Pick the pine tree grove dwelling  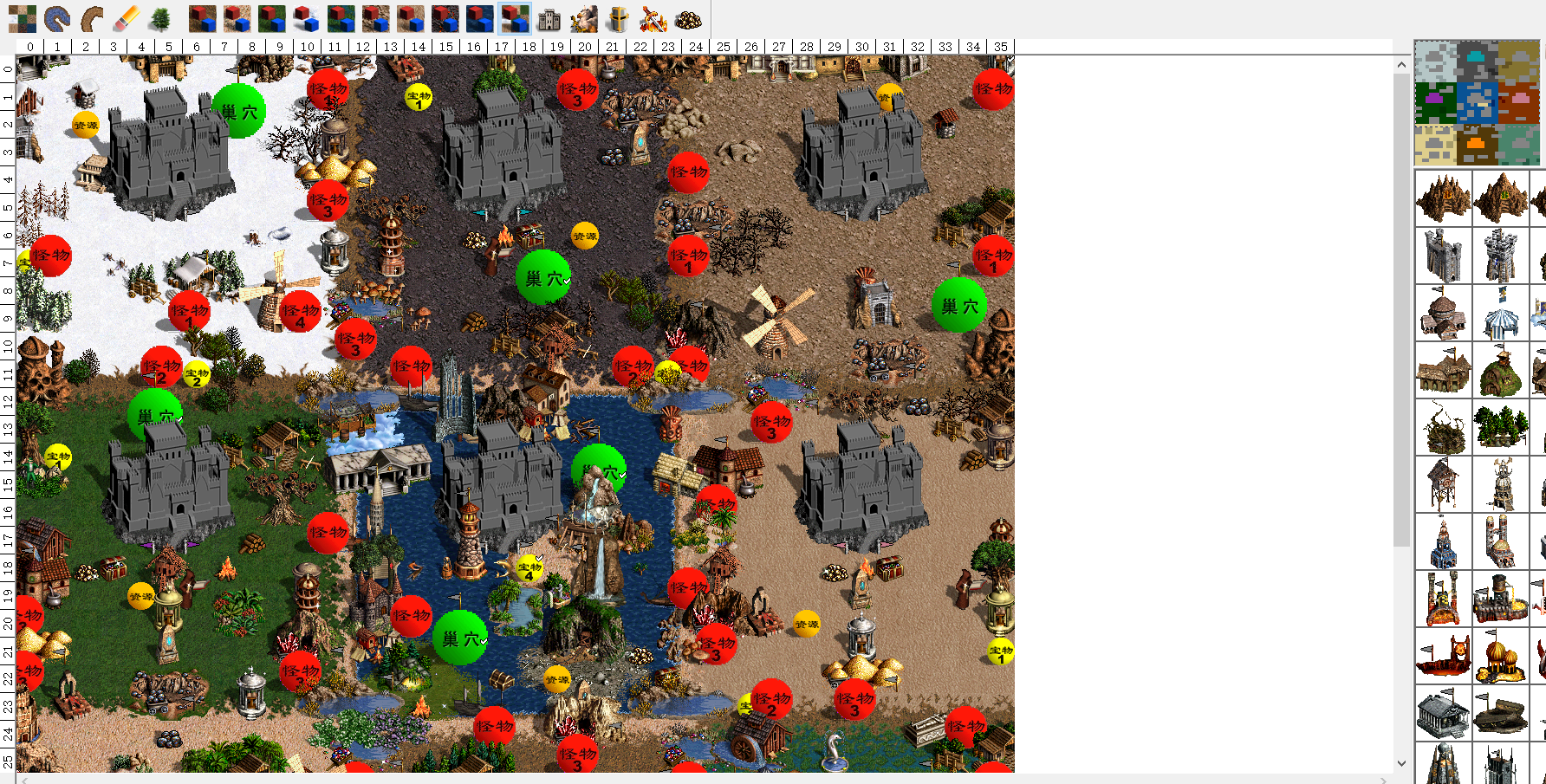1501,427
